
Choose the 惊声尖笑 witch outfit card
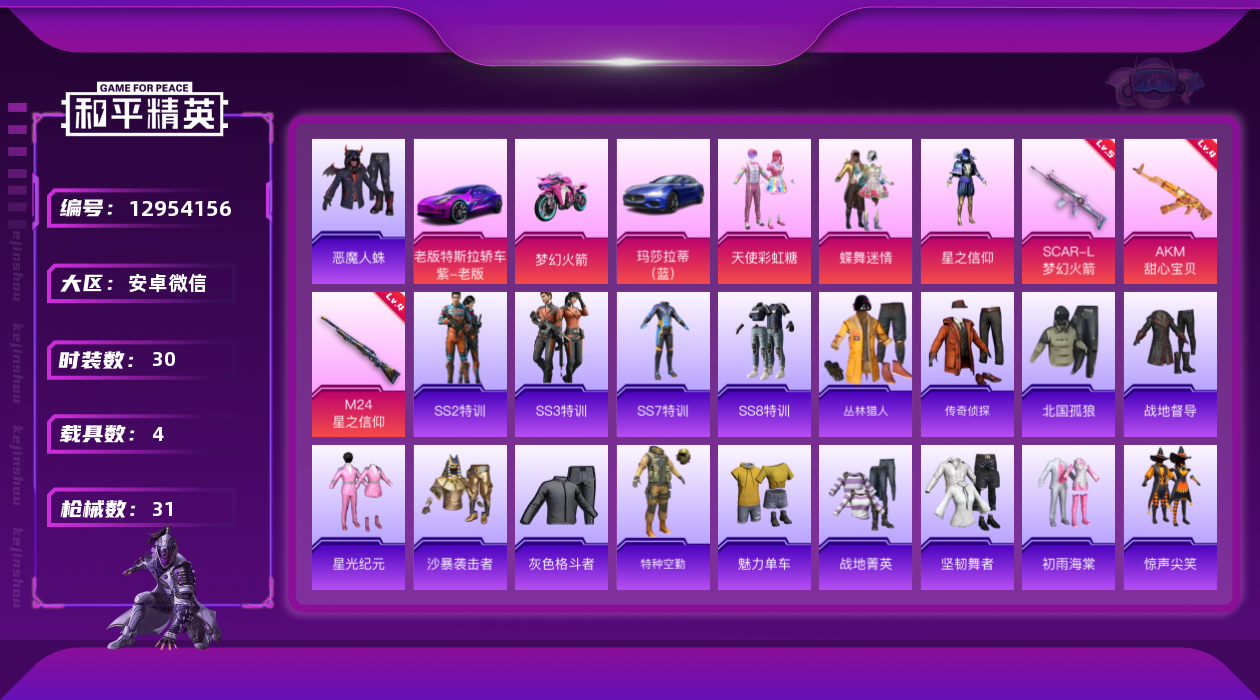[1170, 517]
